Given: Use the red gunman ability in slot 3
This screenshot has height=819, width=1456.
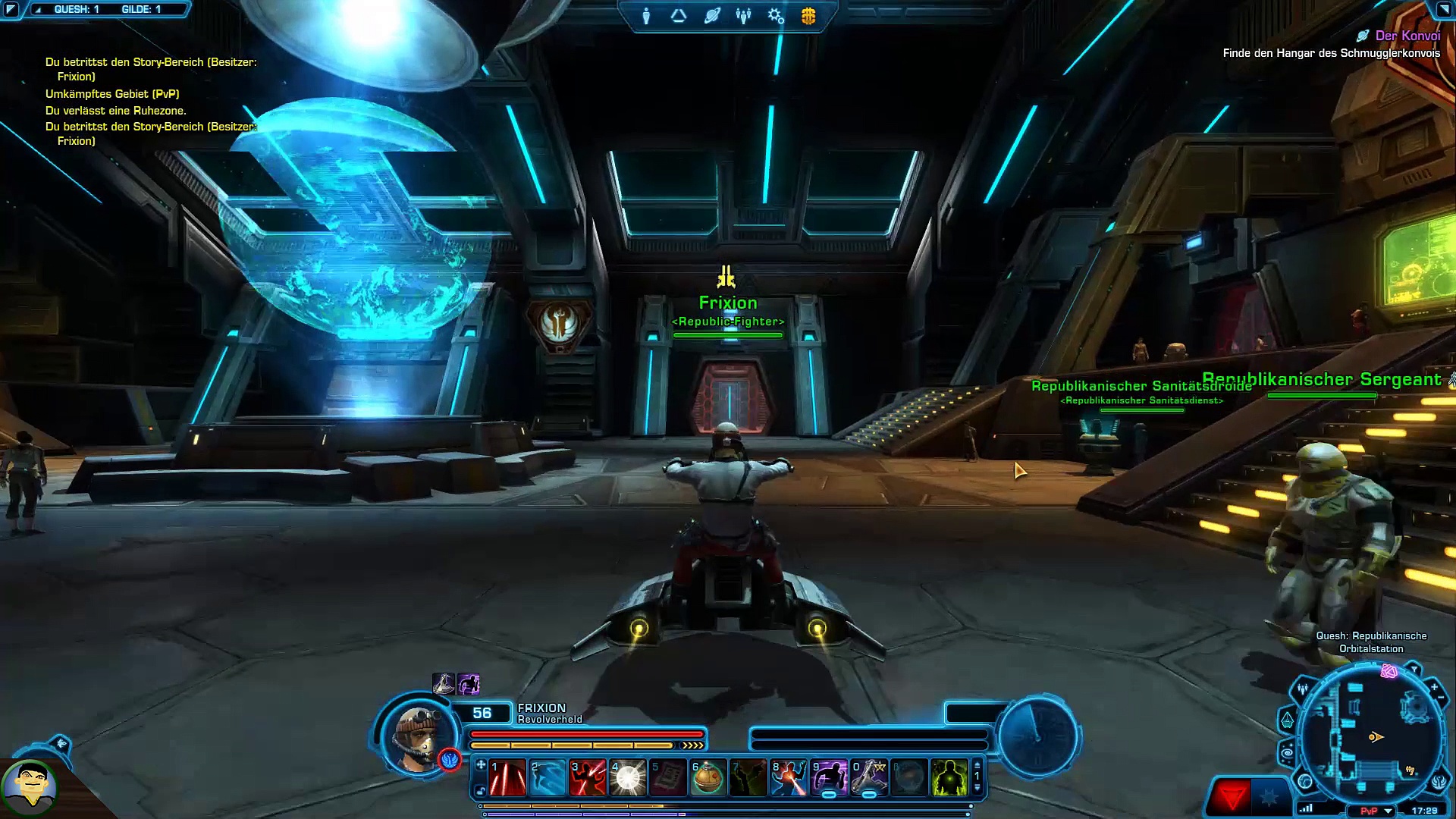Looking at the screenshot, I should click(x=588, y=778).
